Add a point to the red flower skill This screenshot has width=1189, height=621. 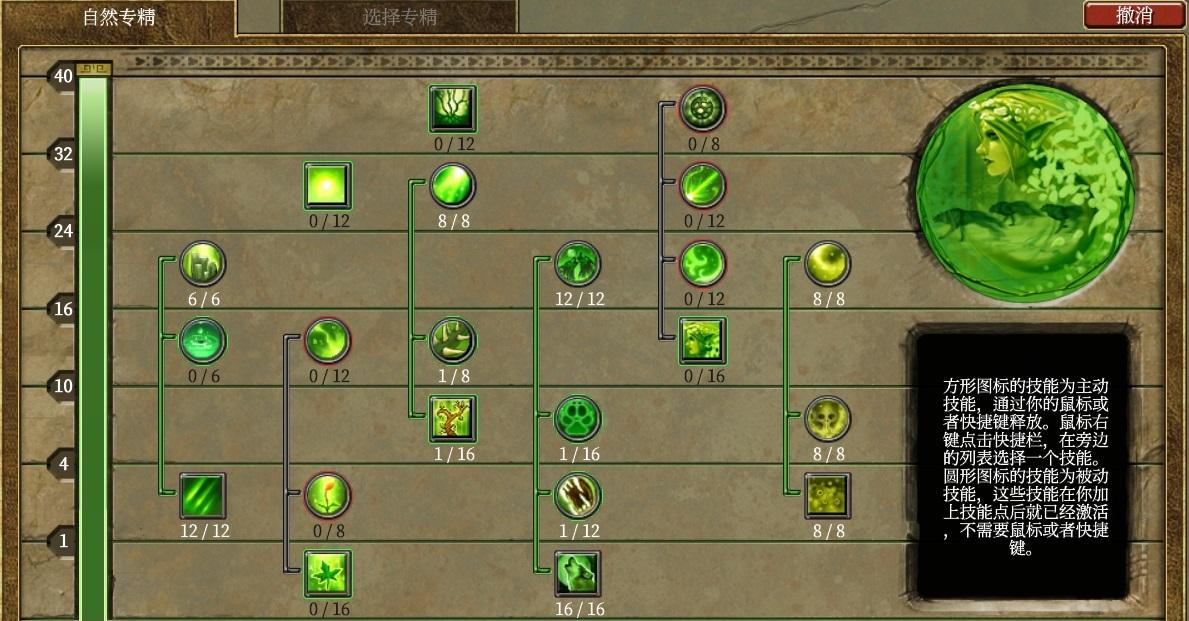pyautogui.click(x=327, y=496)
